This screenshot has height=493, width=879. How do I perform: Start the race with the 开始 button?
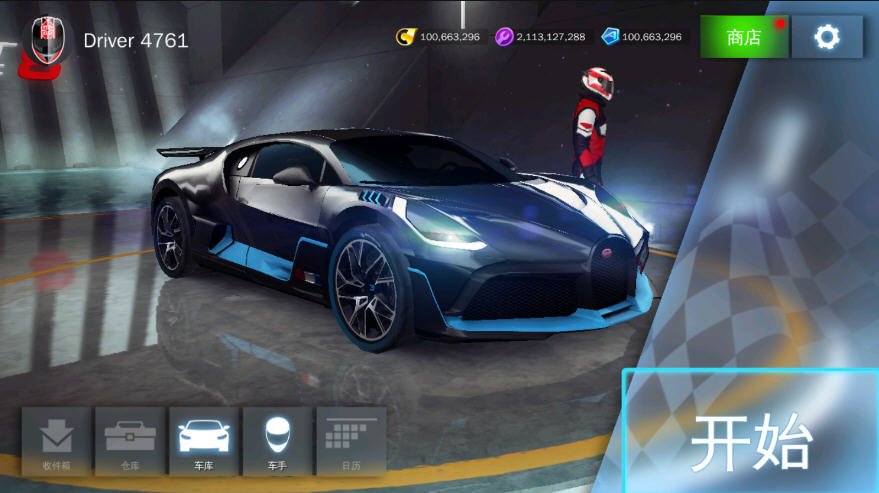tap(752, 438)
